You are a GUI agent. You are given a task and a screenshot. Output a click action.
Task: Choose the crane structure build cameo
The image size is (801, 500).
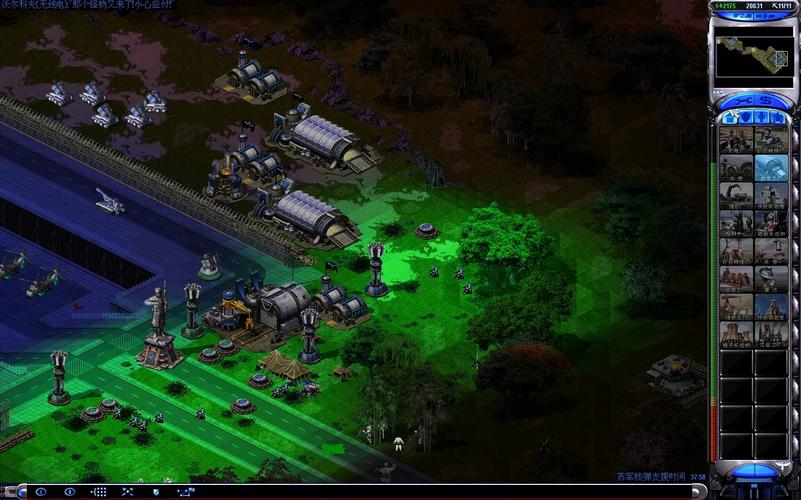pos(736,195)
